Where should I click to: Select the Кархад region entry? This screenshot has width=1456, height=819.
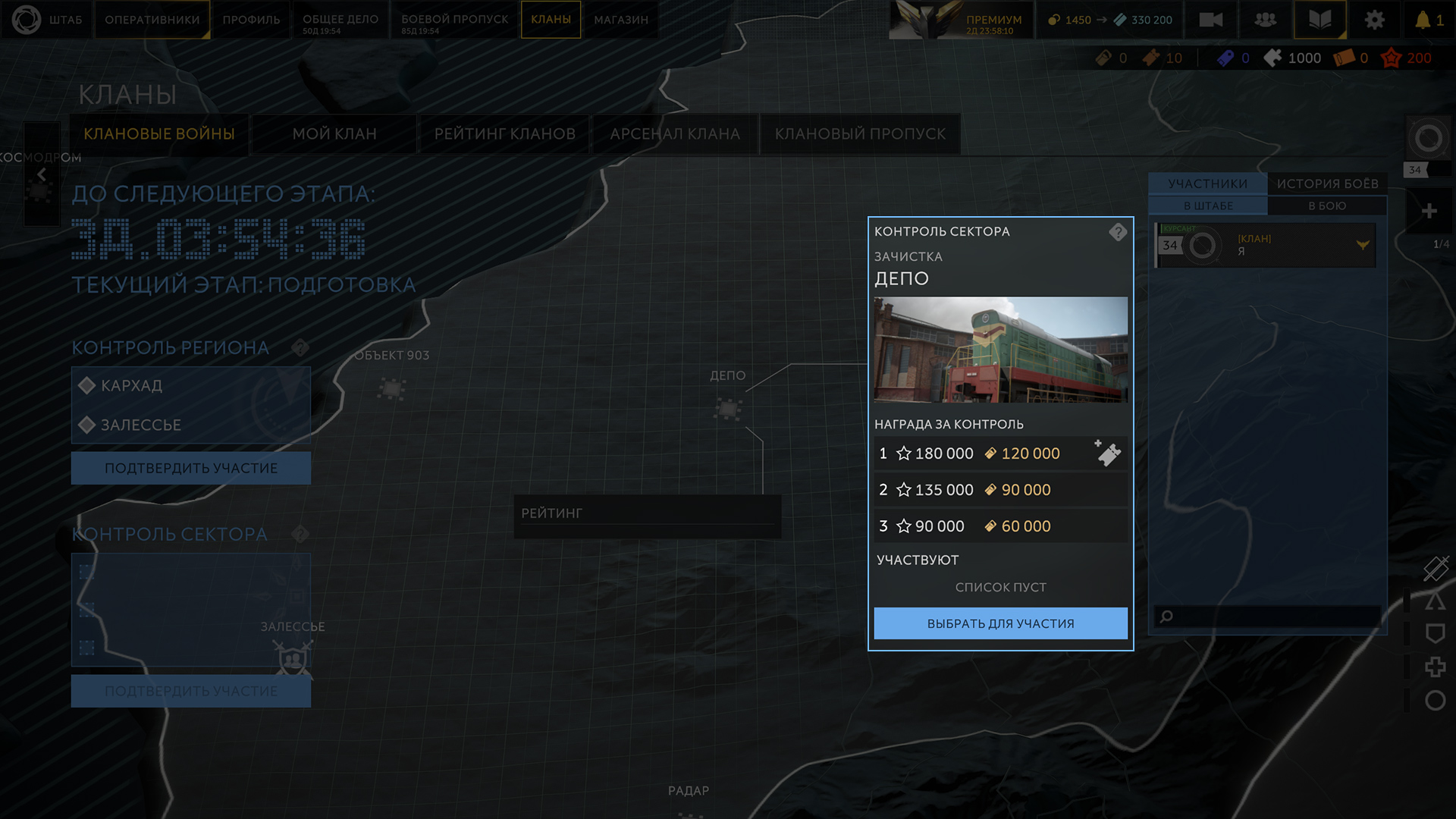pyautogui.click(x=132, y=385)
